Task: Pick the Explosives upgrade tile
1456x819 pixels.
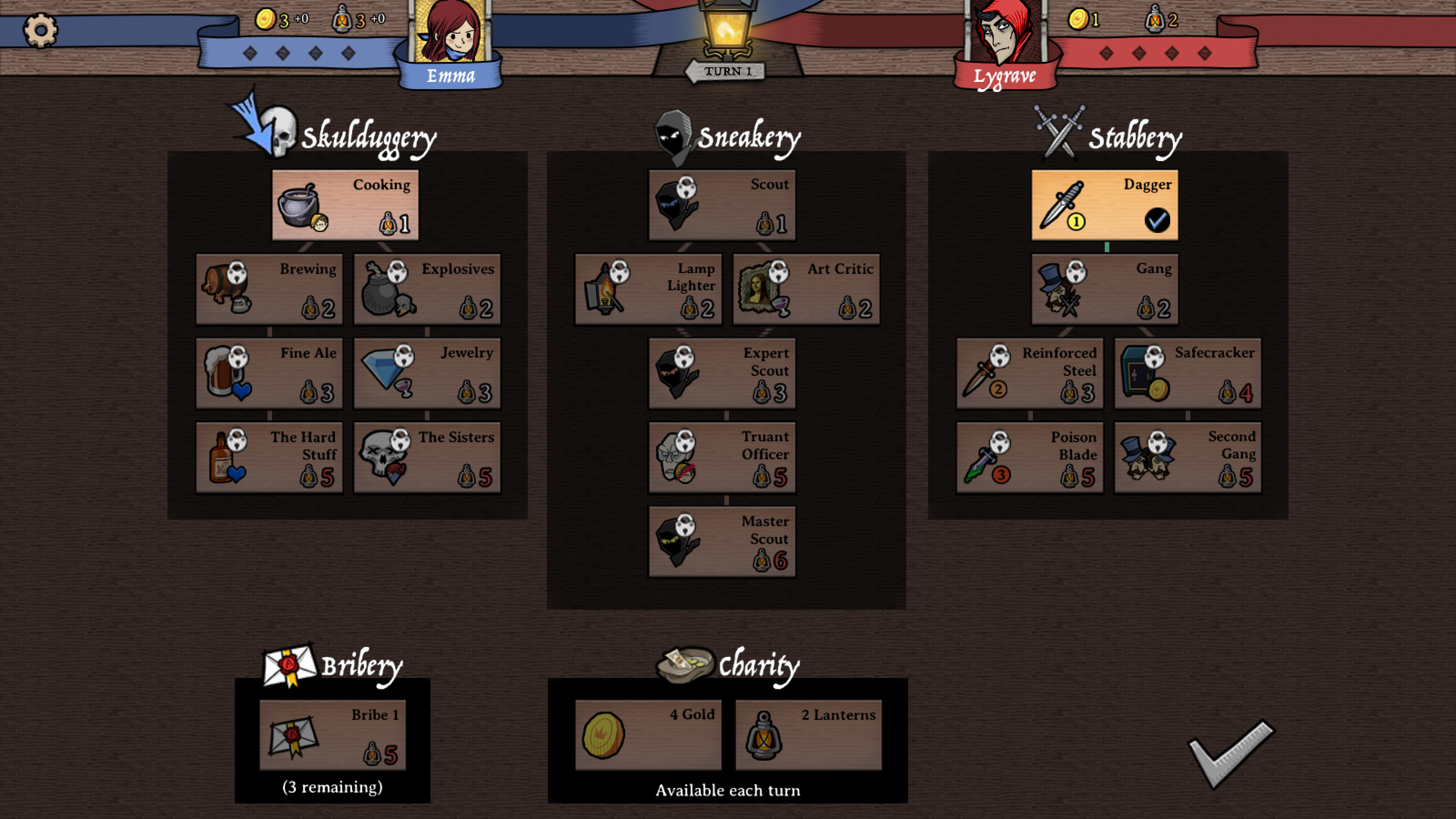Action: pyautogui.click(x=427, y=289)
